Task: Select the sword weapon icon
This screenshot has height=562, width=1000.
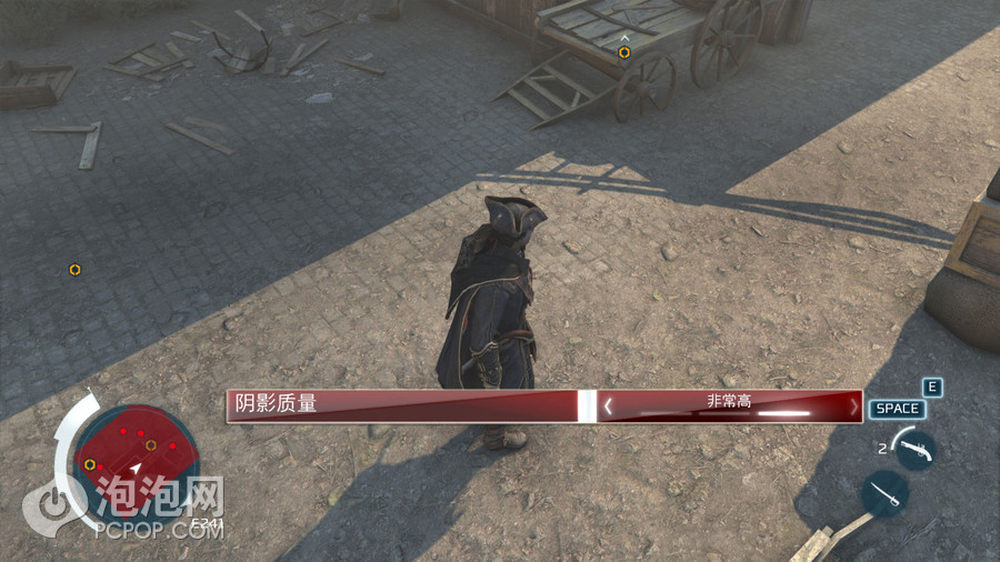Action: coord(883,493)
